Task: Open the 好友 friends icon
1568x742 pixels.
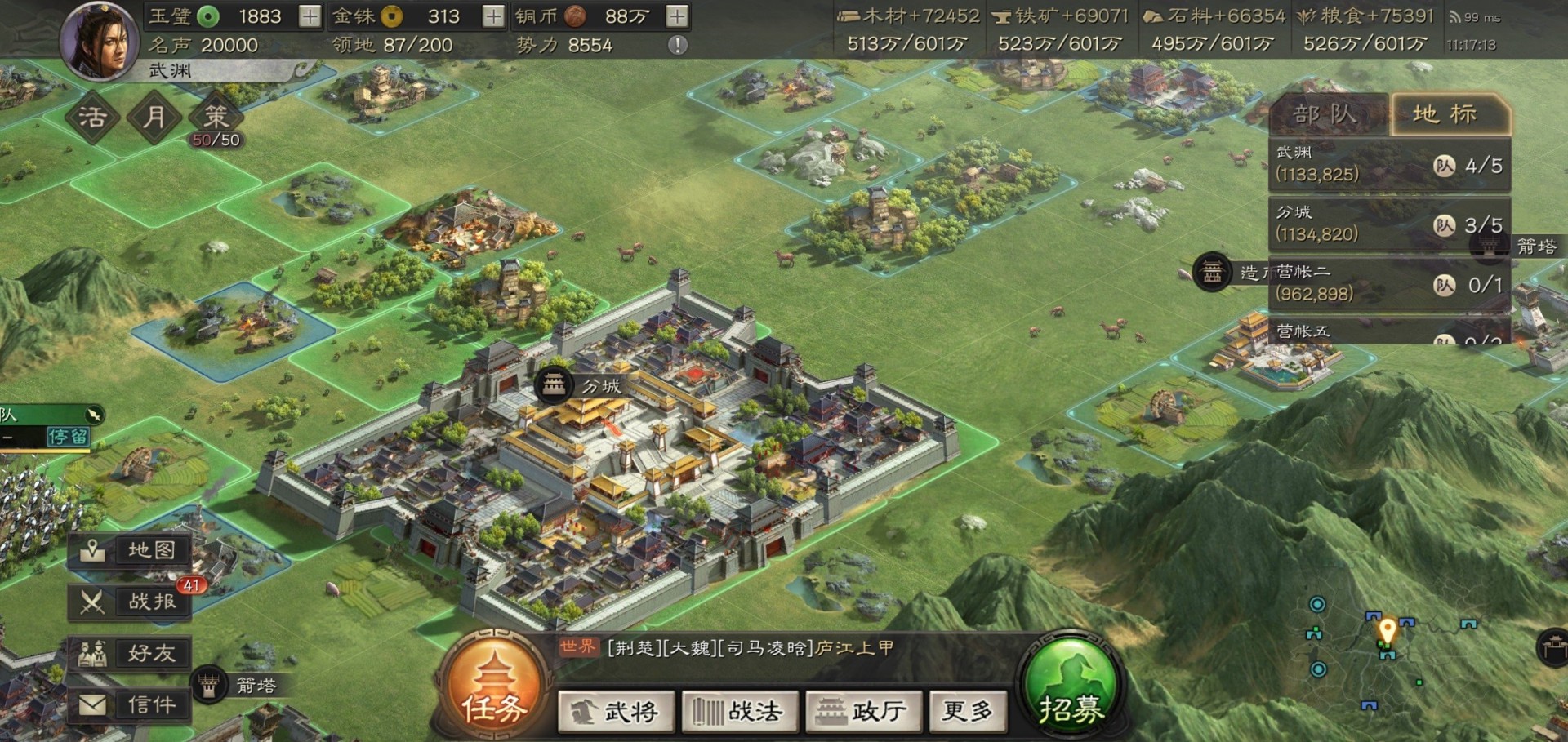Action: (129, 652)
